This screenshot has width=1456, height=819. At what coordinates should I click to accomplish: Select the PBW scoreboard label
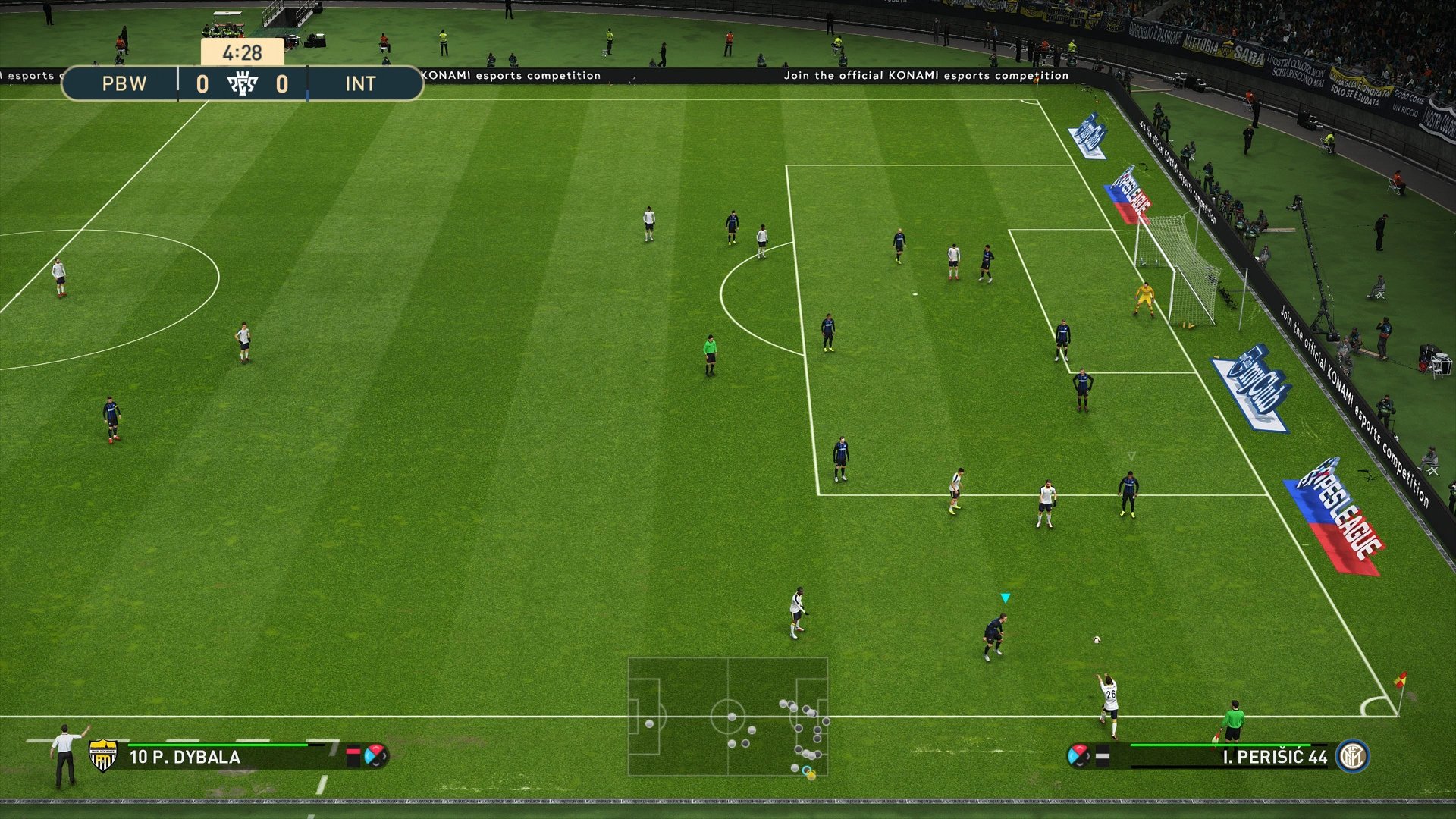click(123, 84)
